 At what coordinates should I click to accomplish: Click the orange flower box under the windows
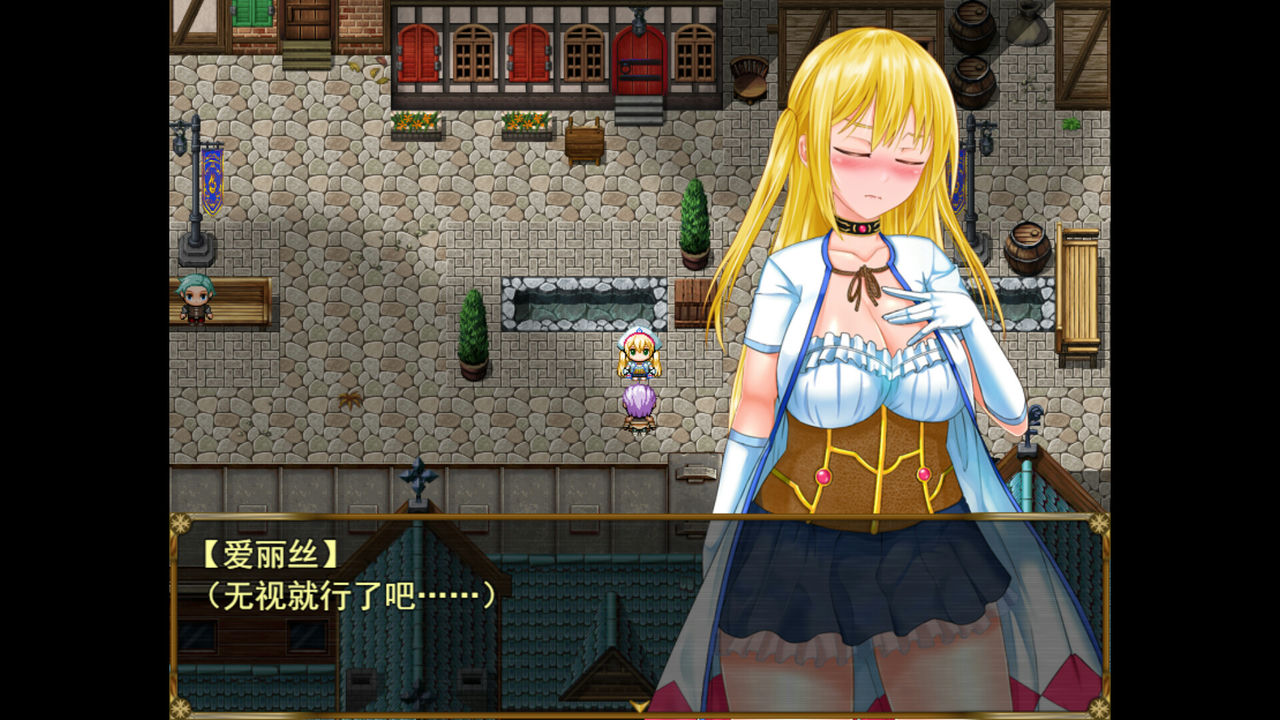coord(417,124)
